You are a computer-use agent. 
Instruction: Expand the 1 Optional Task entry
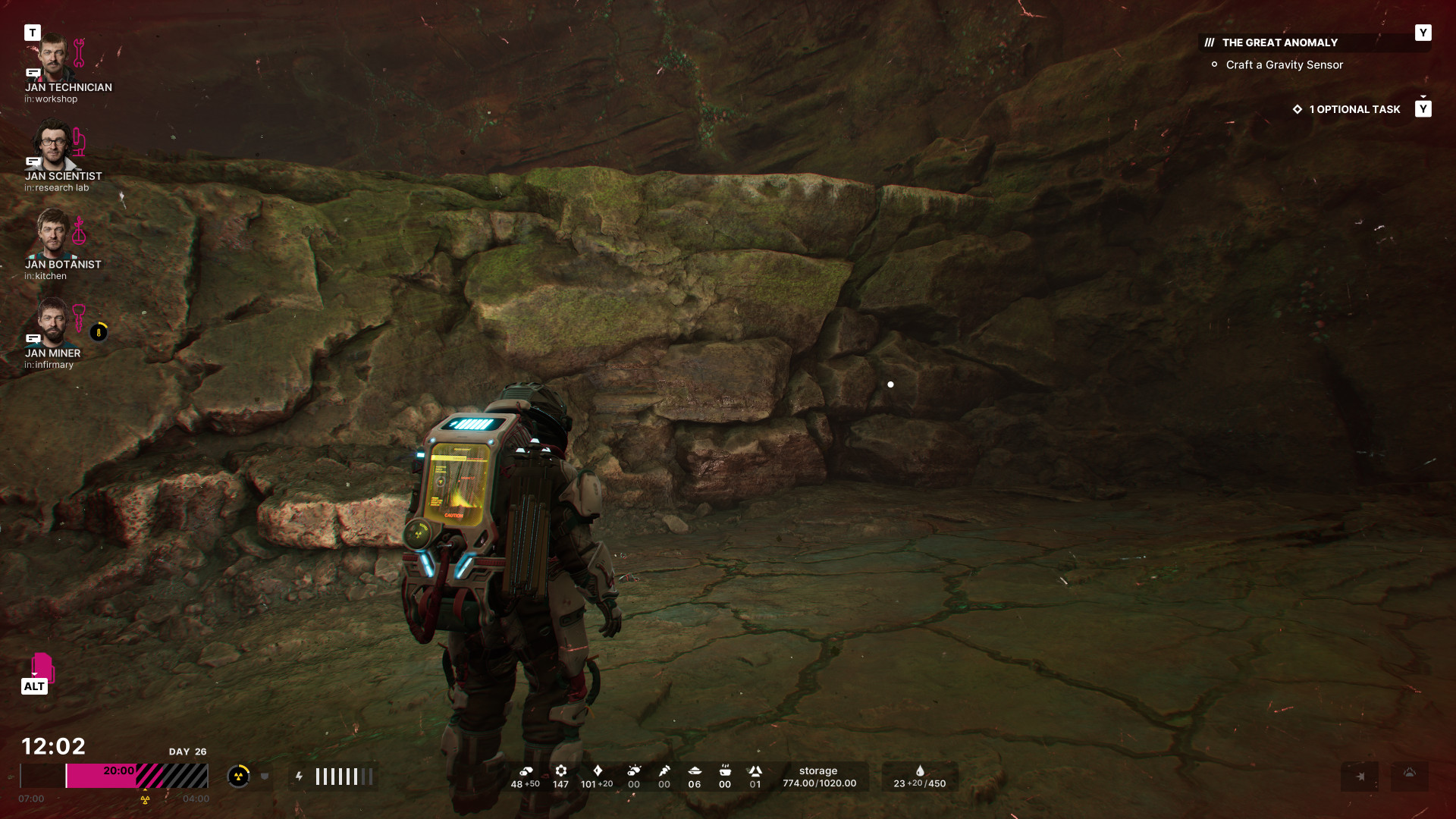[1354, 109]
